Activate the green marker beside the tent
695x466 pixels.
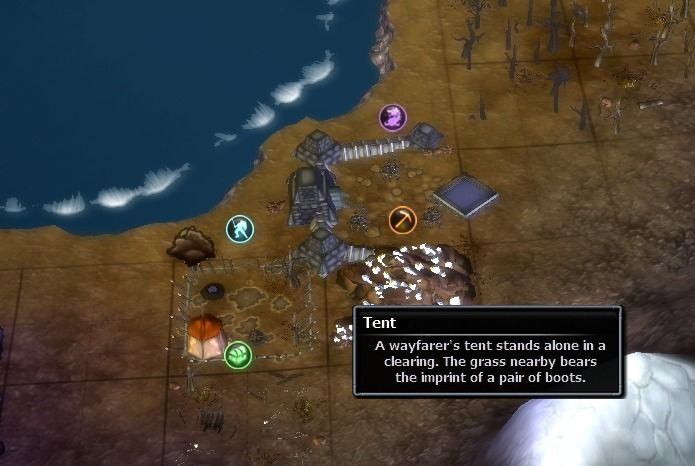(x=238, y=354)
